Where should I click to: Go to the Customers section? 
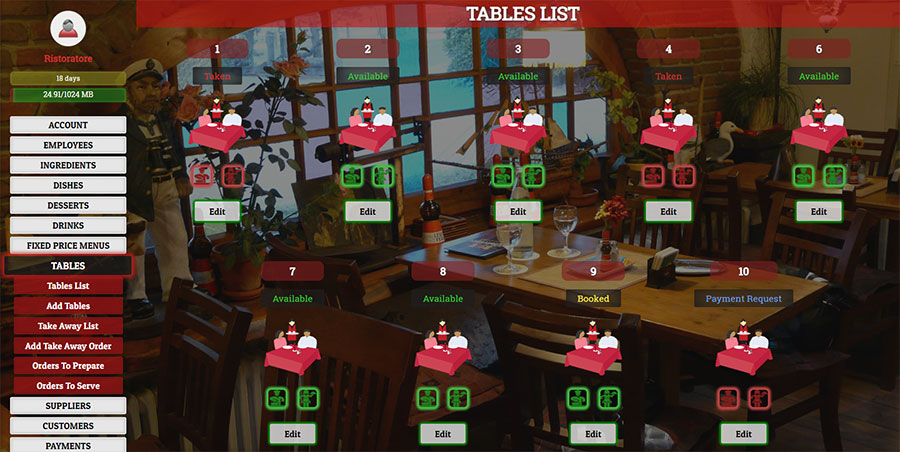(x=68, y=426)
